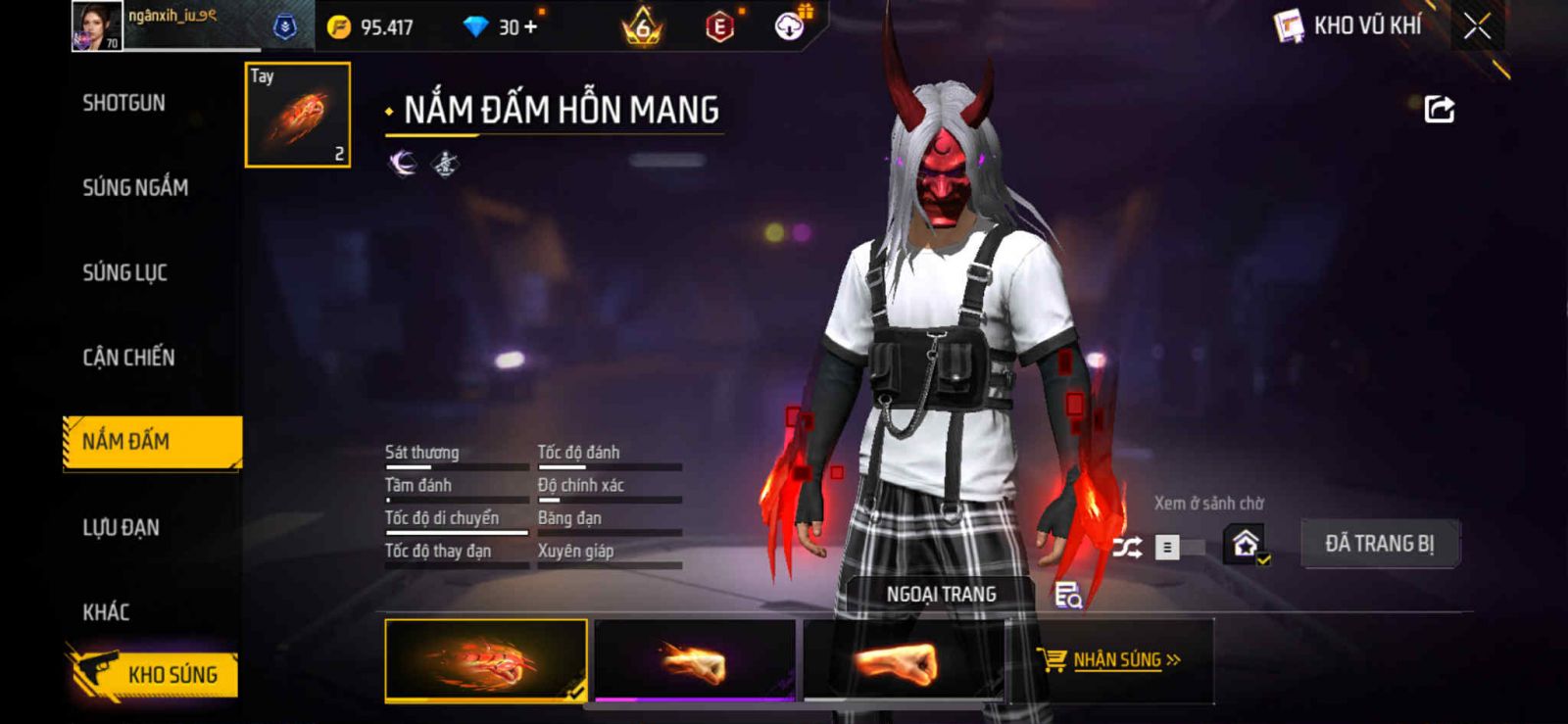Viewport: 1568px width, 724px height.
Task: Open the player profile avatar
Action: click(96, 26)
